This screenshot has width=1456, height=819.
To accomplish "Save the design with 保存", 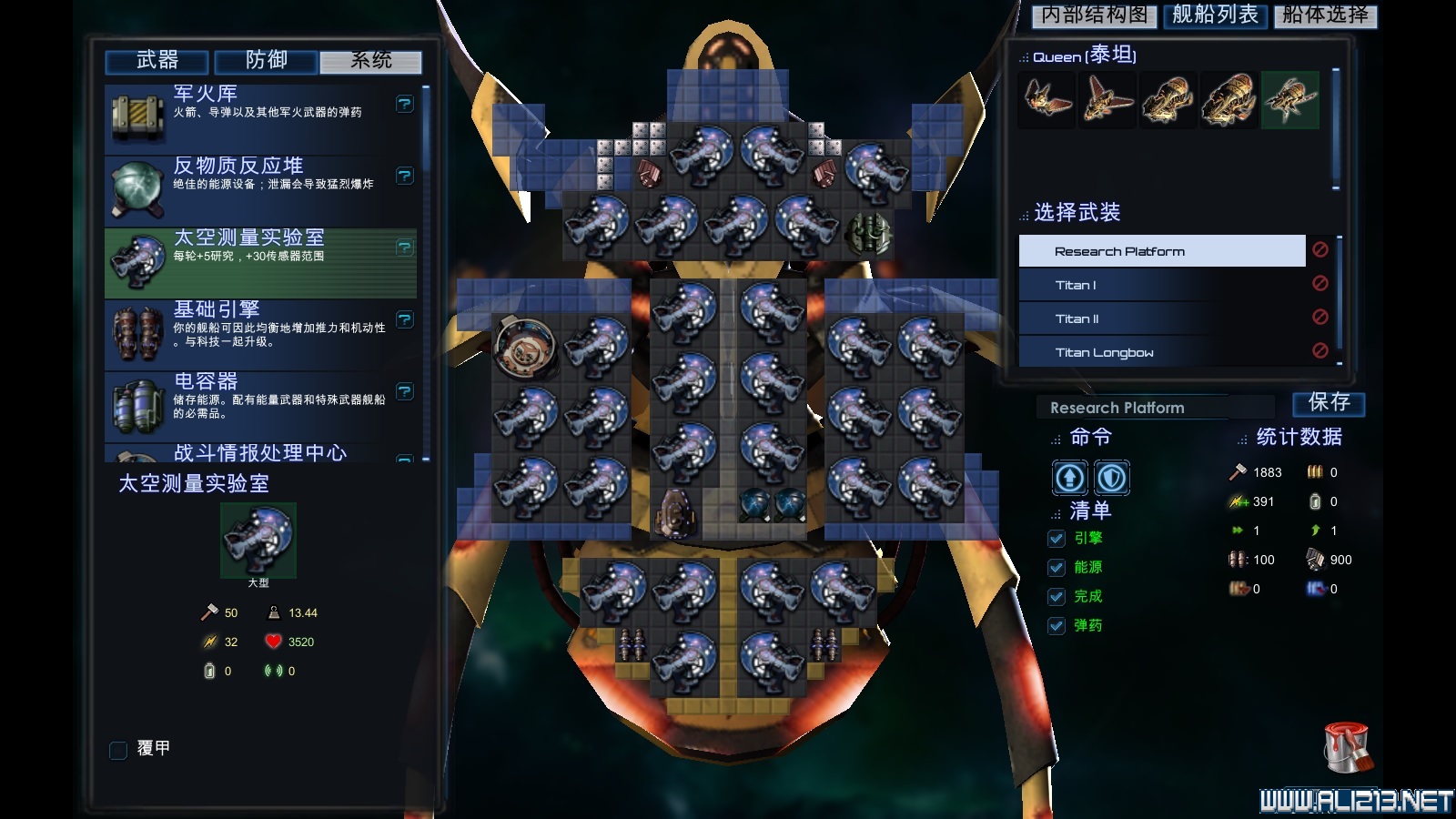I will (1329, 403).
